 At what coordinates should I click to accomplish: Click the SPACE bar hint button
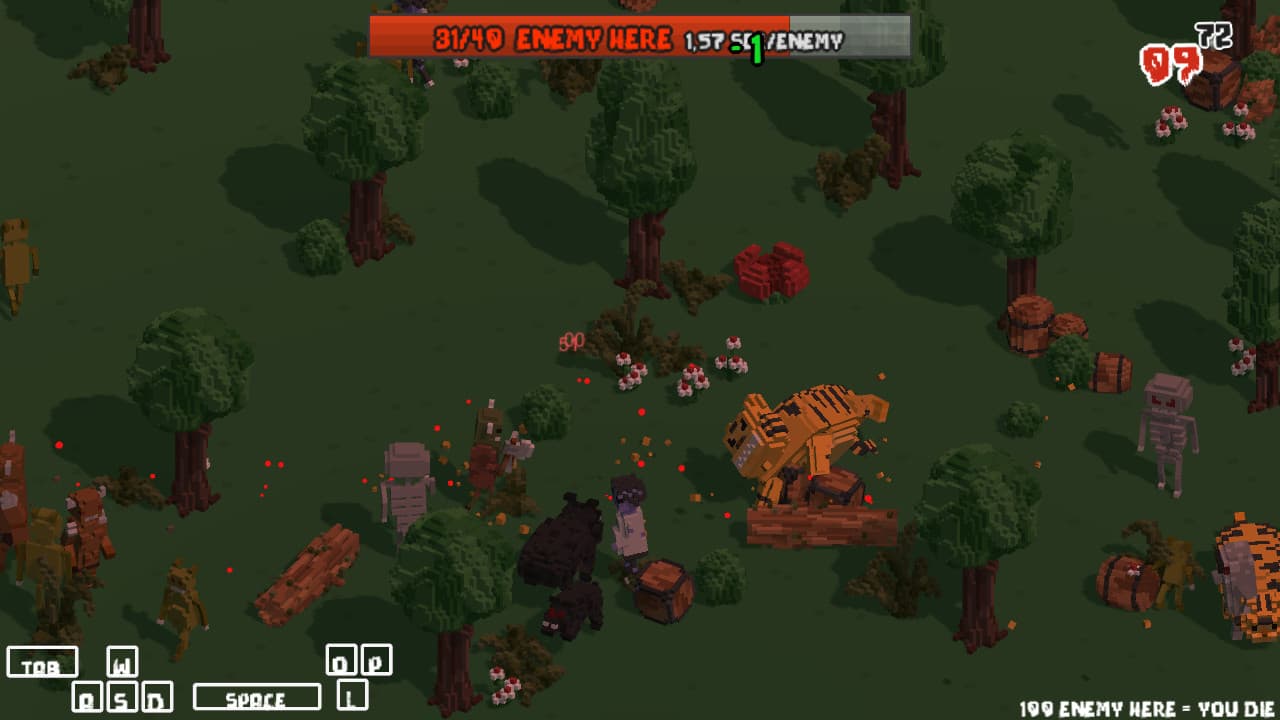(256, 694)
